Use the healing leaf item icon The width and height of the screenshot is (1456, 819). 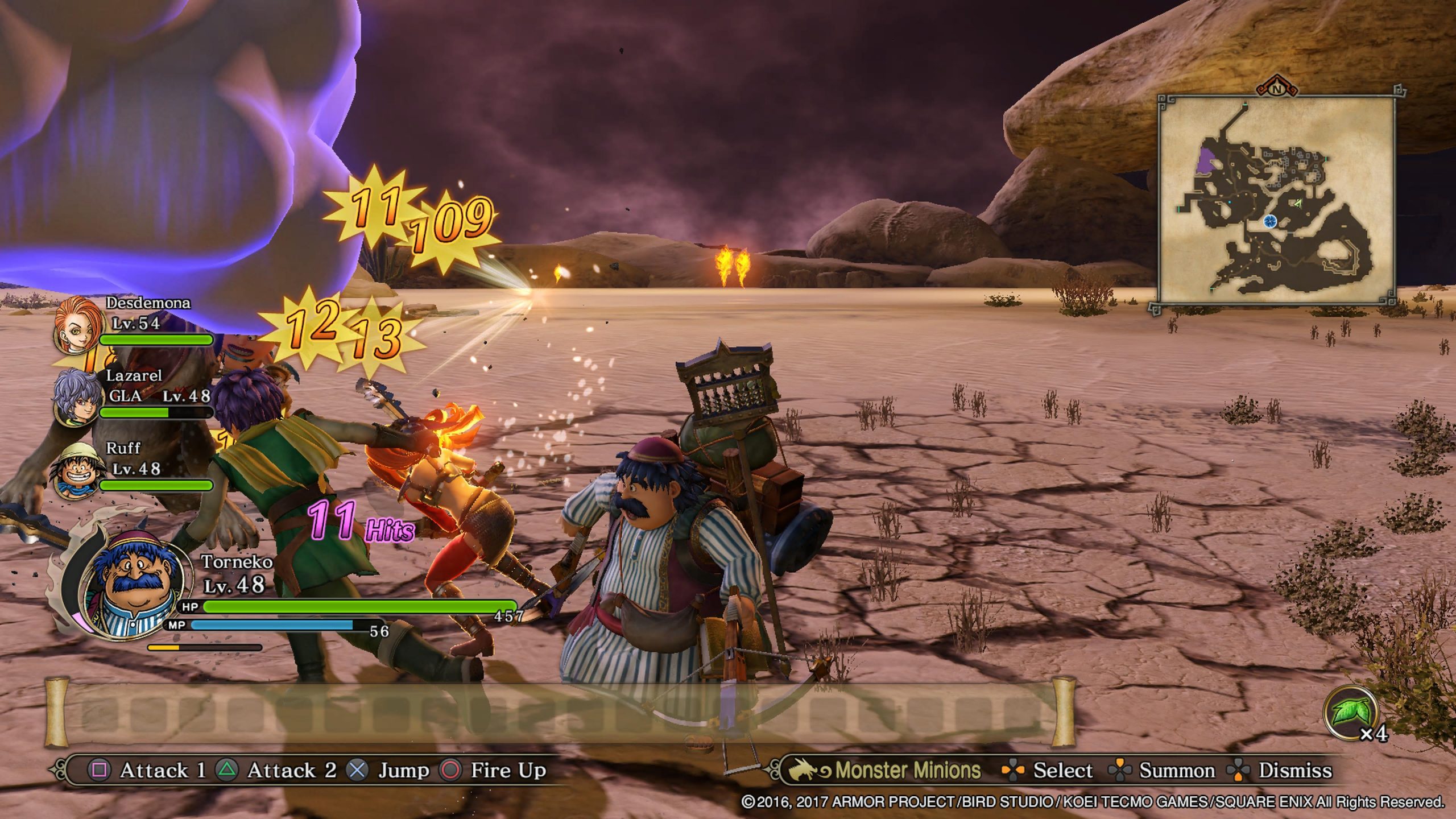pos(1350,713)
